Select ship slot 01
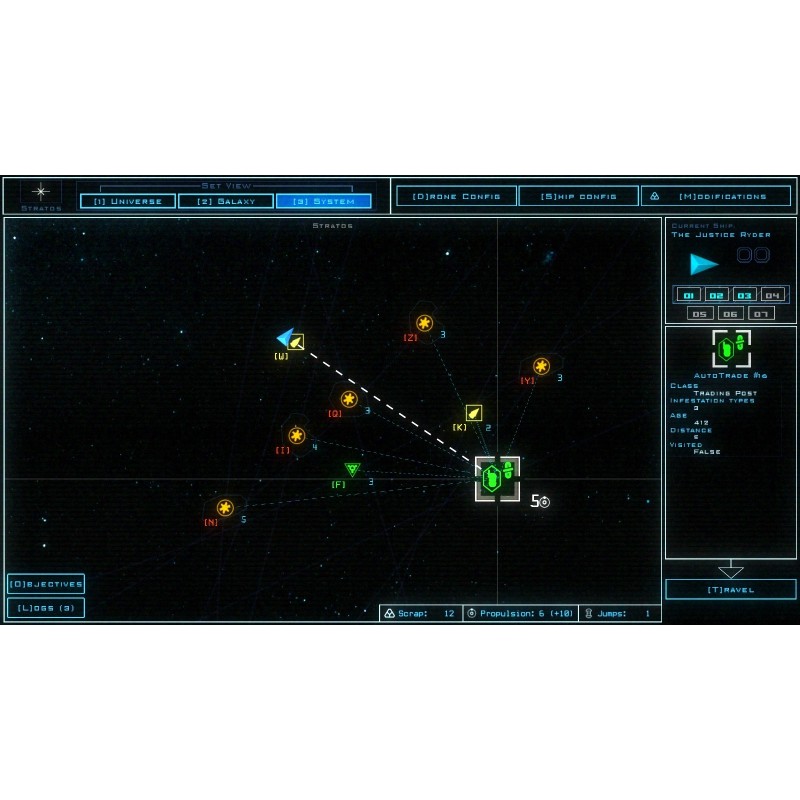 (688, 295)
